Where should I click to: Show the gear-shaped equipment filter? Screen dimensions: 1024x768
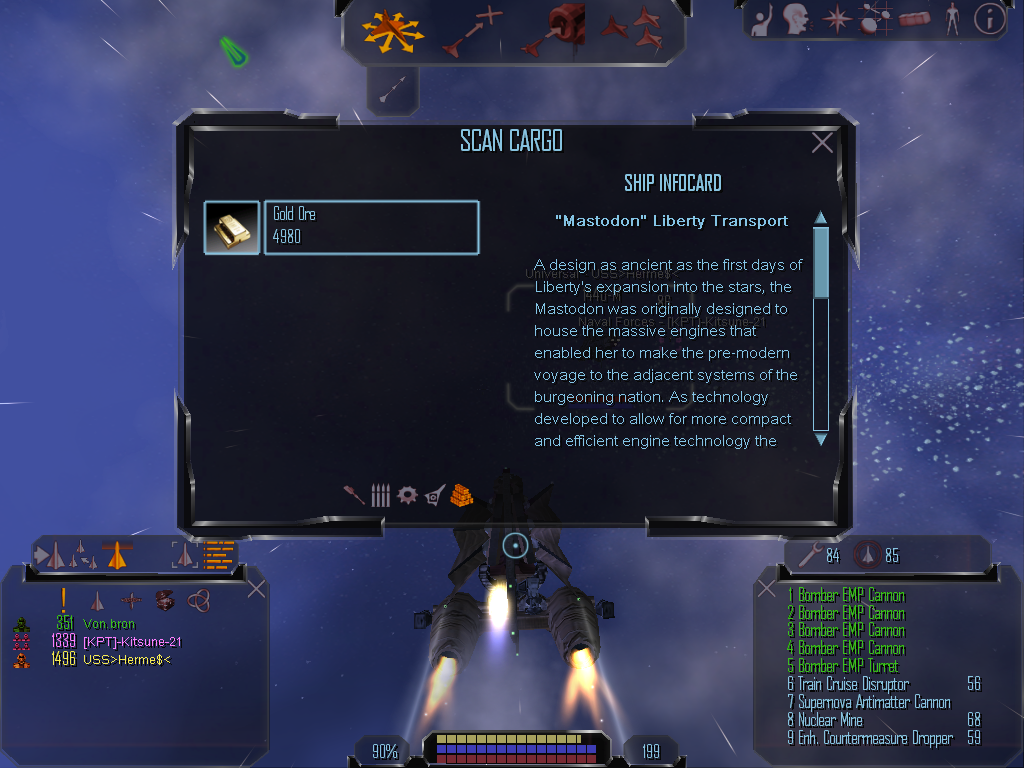(x=407, y=495)
